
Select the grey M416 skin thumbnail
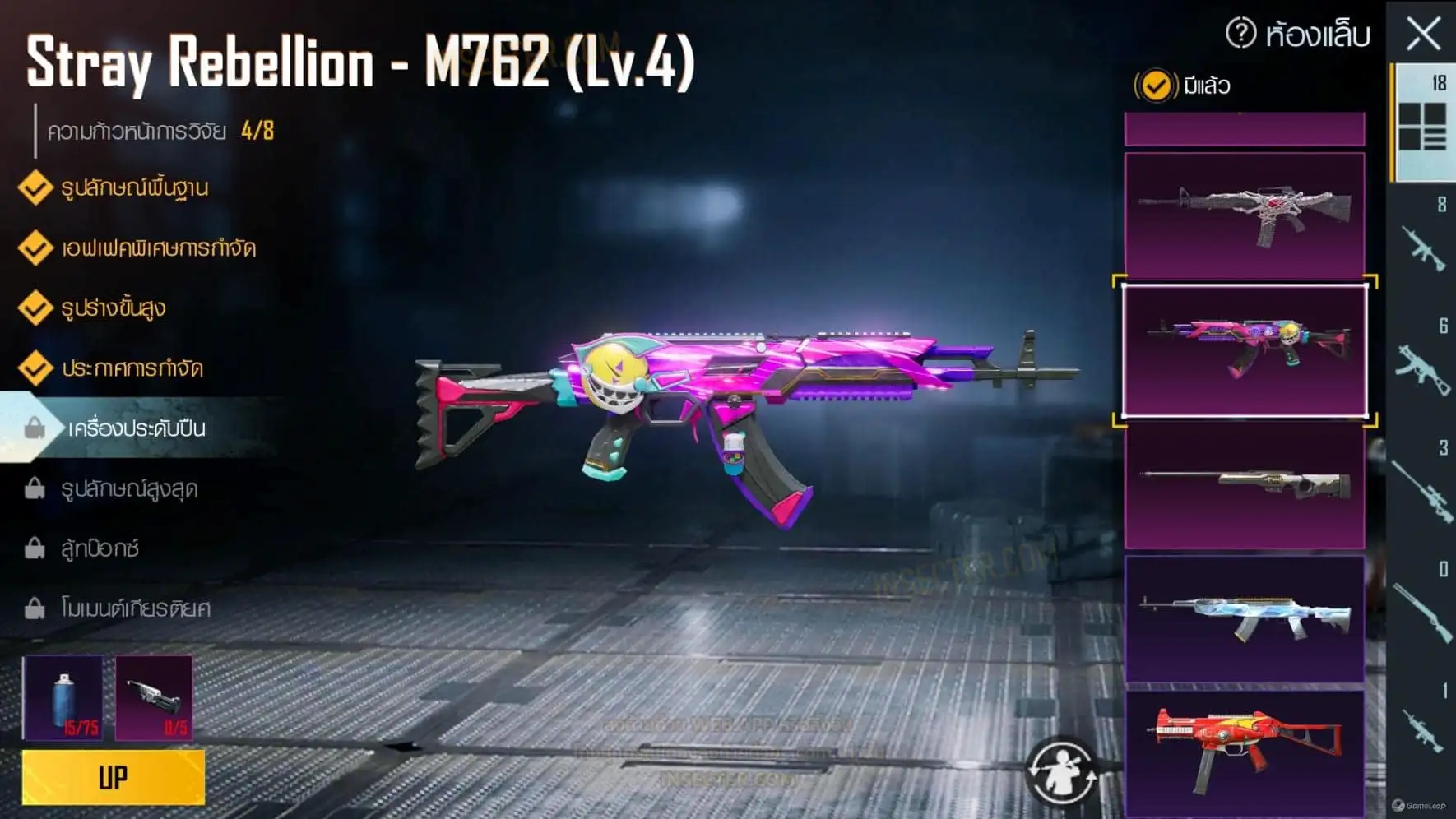(1245, 214)
